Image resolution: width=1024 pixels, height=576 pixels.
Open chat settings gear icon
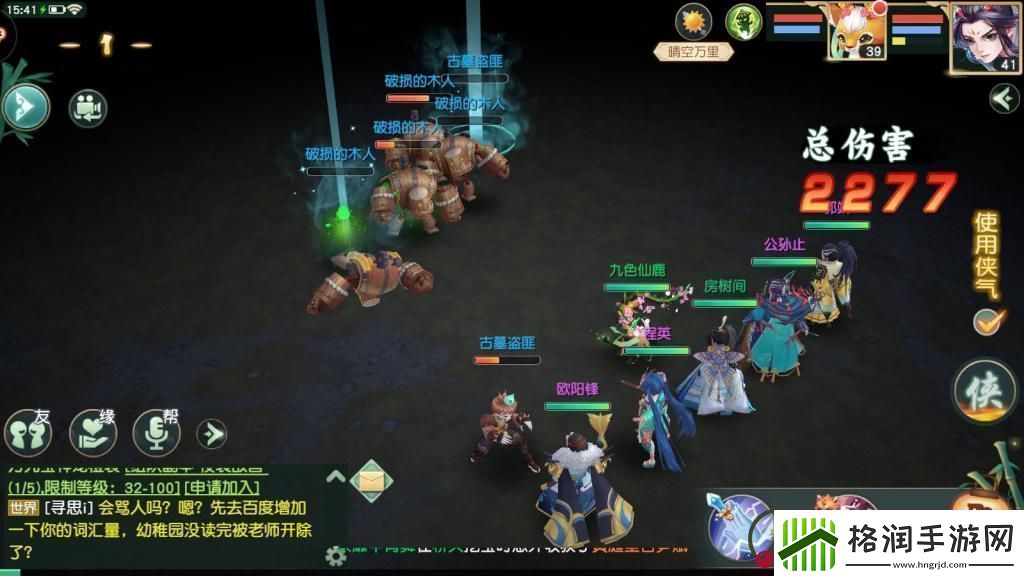click(336, 556)
